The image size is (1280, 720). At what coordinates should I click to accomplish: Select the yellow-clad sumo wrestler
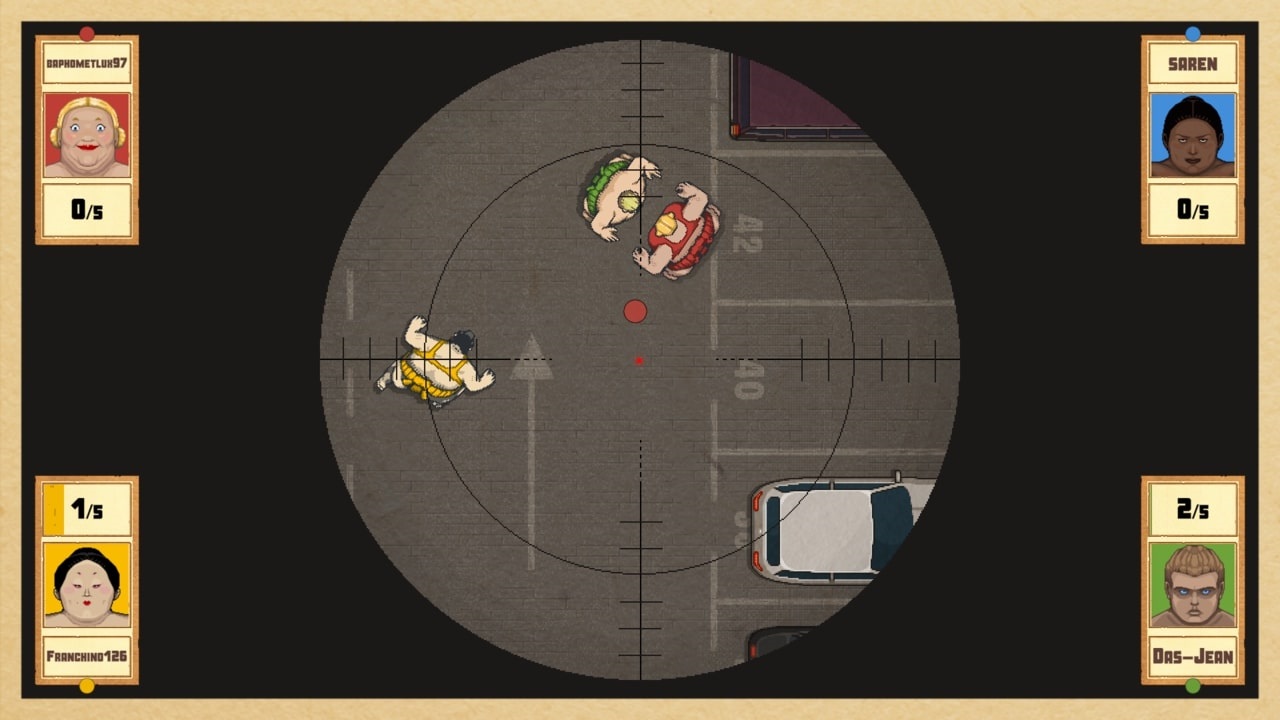430,365
